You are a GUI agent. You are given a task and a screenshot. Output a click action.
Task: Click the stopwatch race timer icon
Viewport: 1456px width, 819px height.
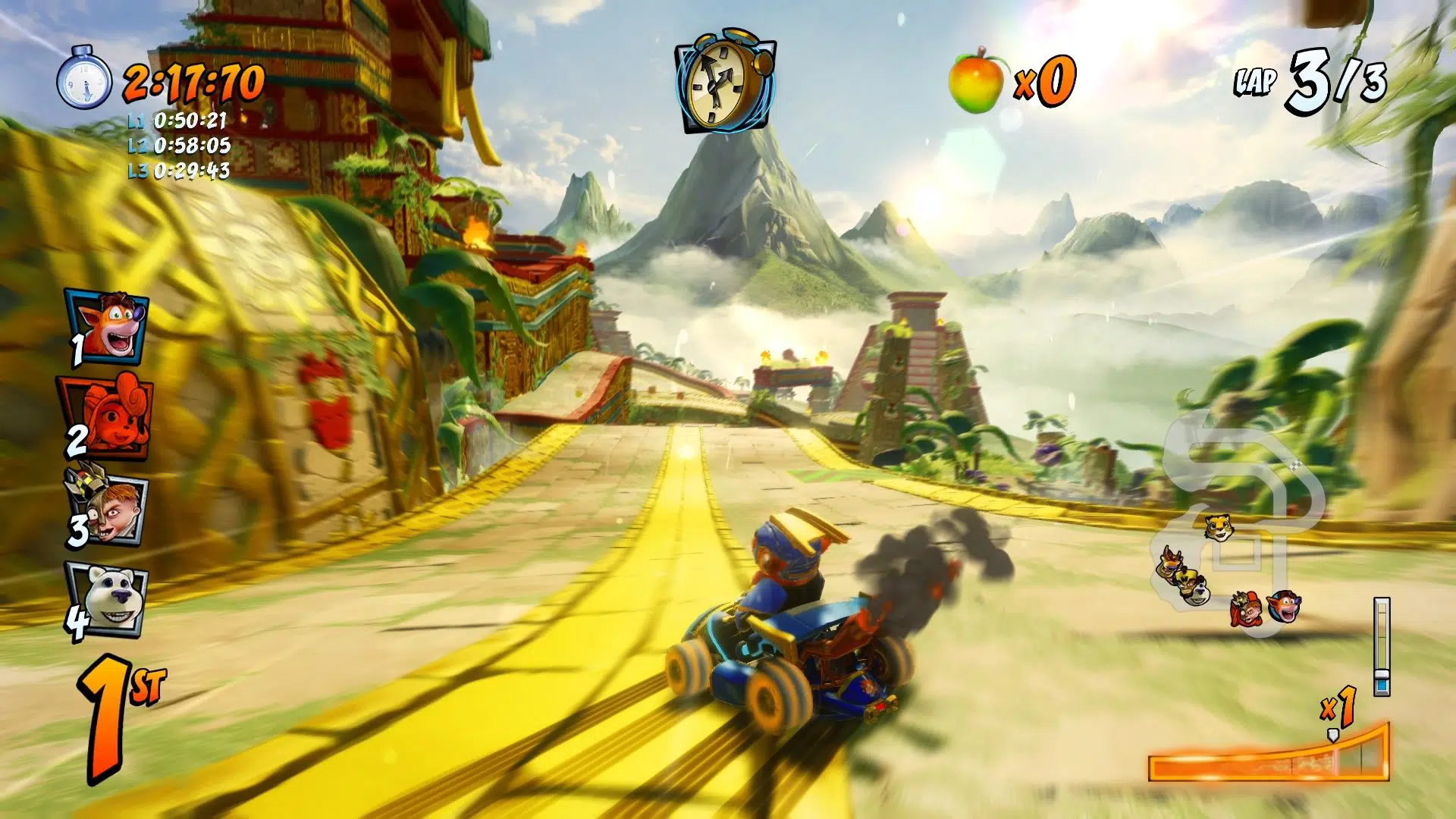[x=84, y=78]
